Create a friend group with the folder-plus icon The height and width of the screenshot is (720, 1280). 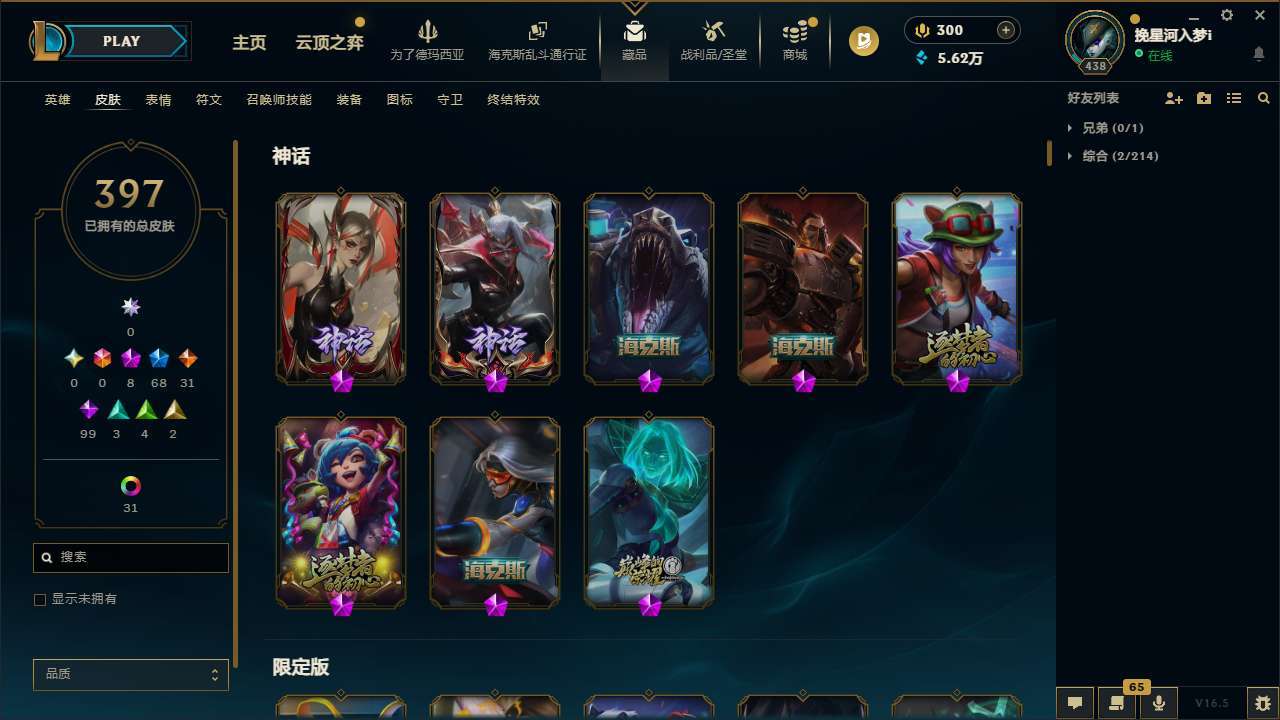1204,97
